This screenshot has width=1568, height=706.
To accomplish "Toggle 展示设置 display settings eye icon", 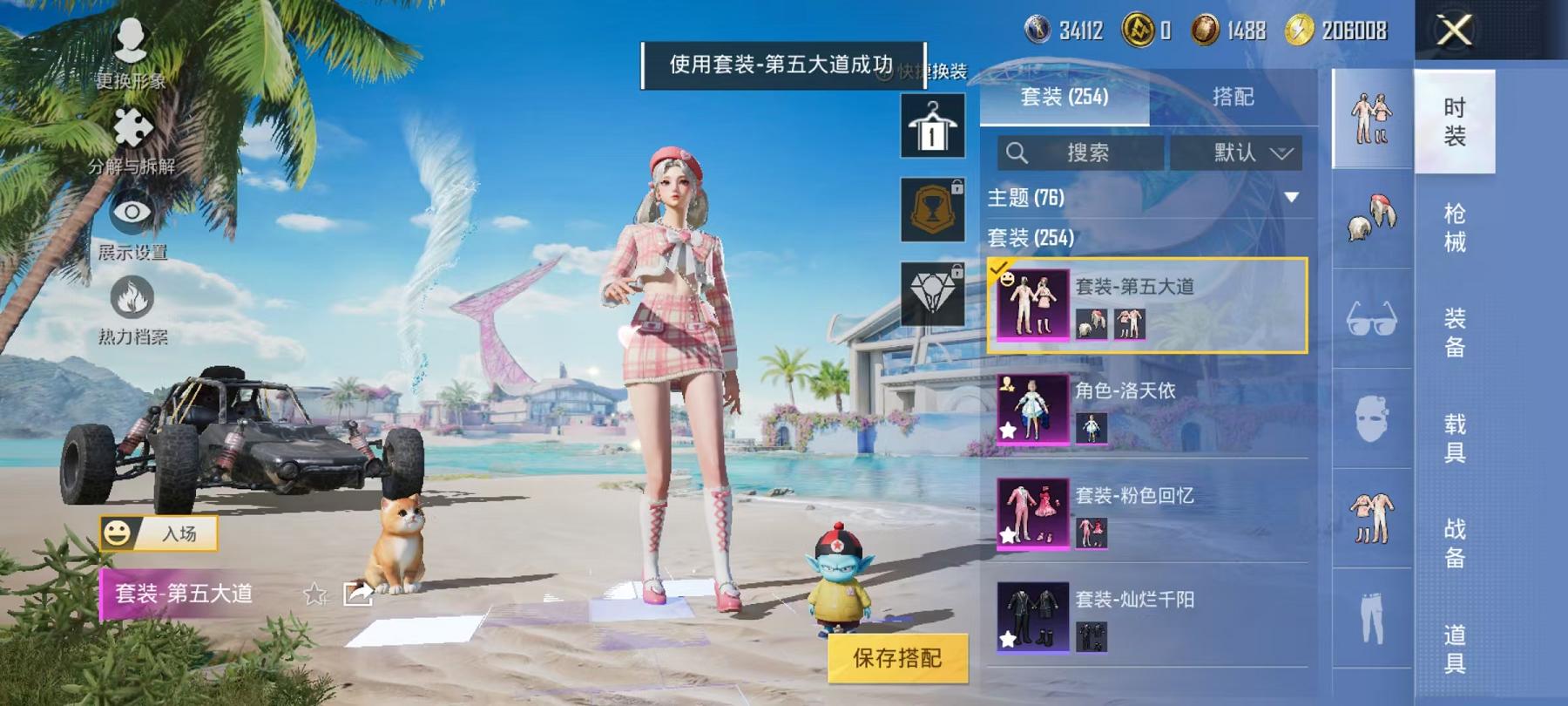I will (131, 218).
